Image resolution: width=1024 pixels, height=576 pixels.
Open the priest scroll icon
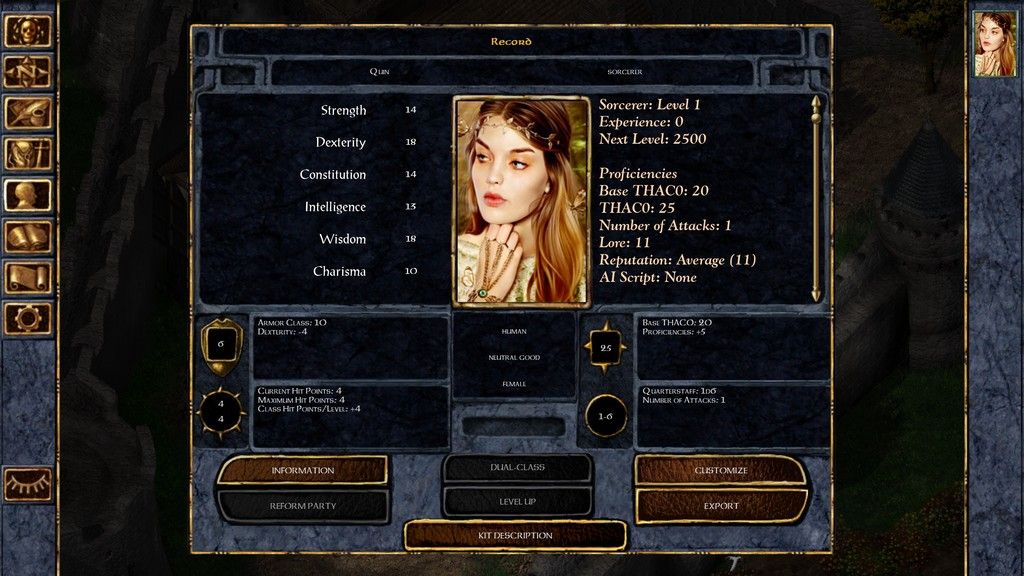[x=28, y=277]
